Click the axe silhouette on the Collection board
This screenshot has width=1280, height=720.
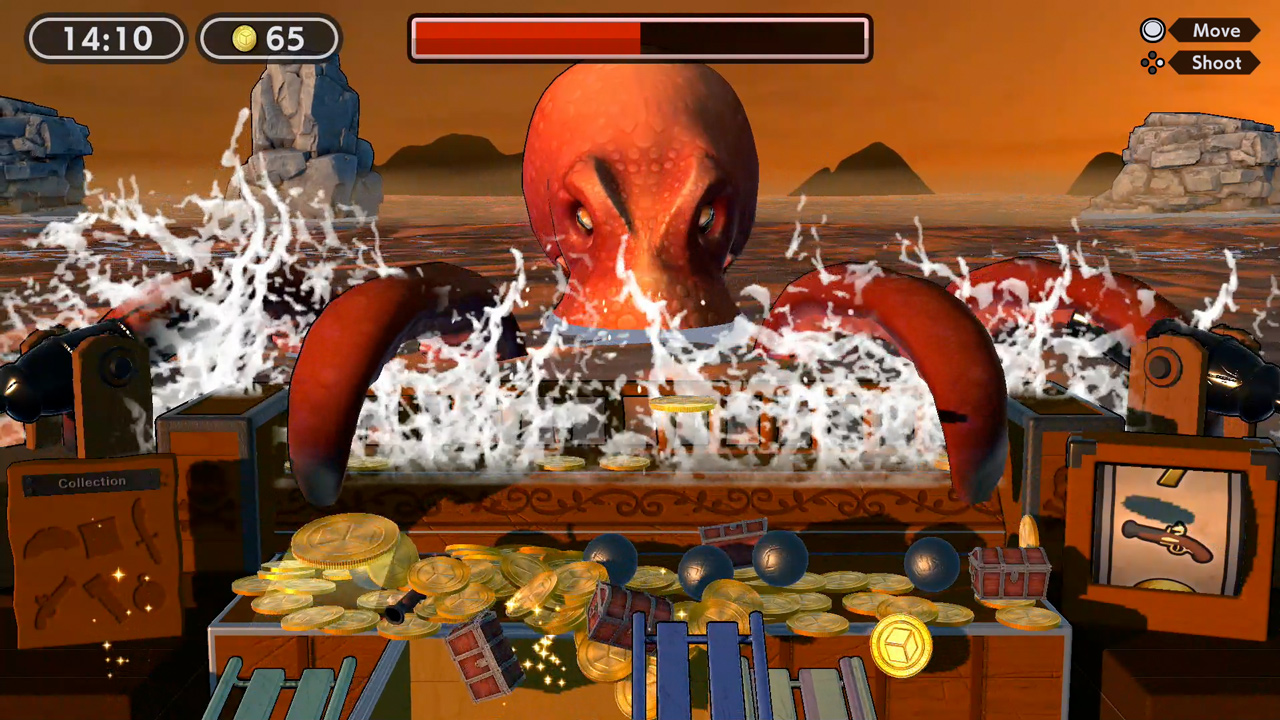(x=106, y=597)
